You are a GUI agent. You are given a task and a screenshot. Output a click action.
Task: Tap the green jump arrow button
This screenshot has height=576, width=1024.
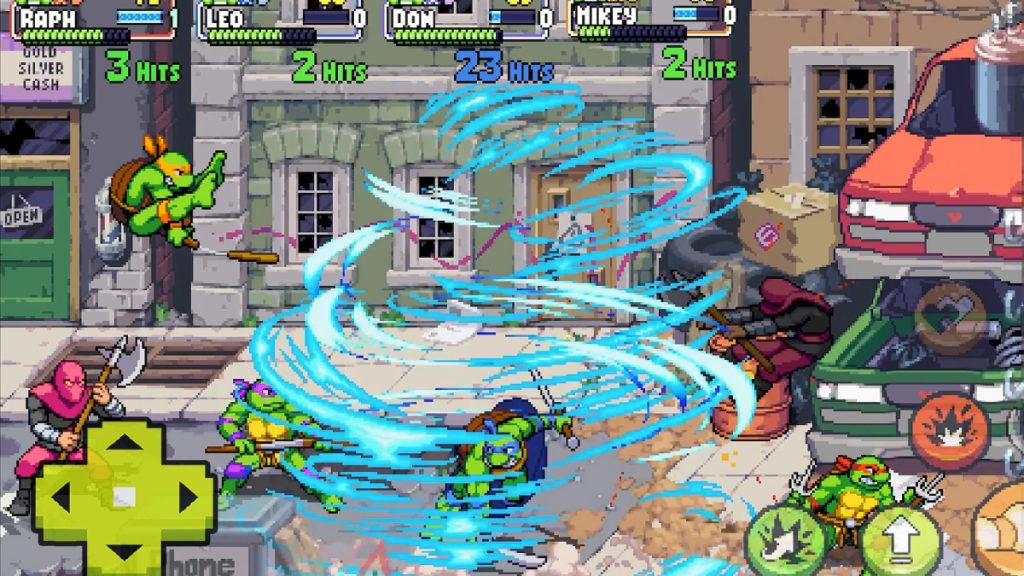click(x=901, y=542)
